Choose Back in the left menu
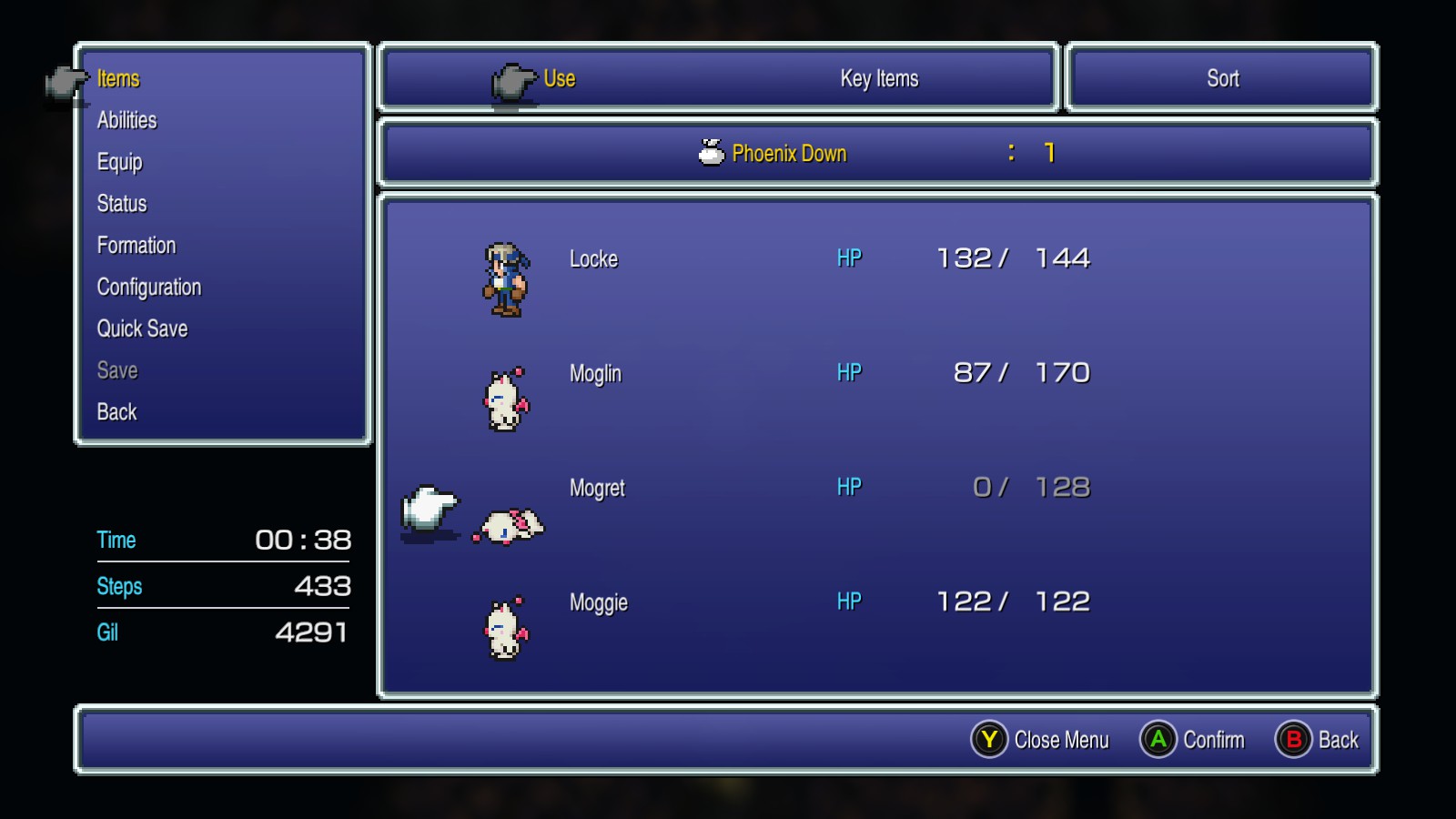The image size is (1456, 819). click(x=116, y=412)
